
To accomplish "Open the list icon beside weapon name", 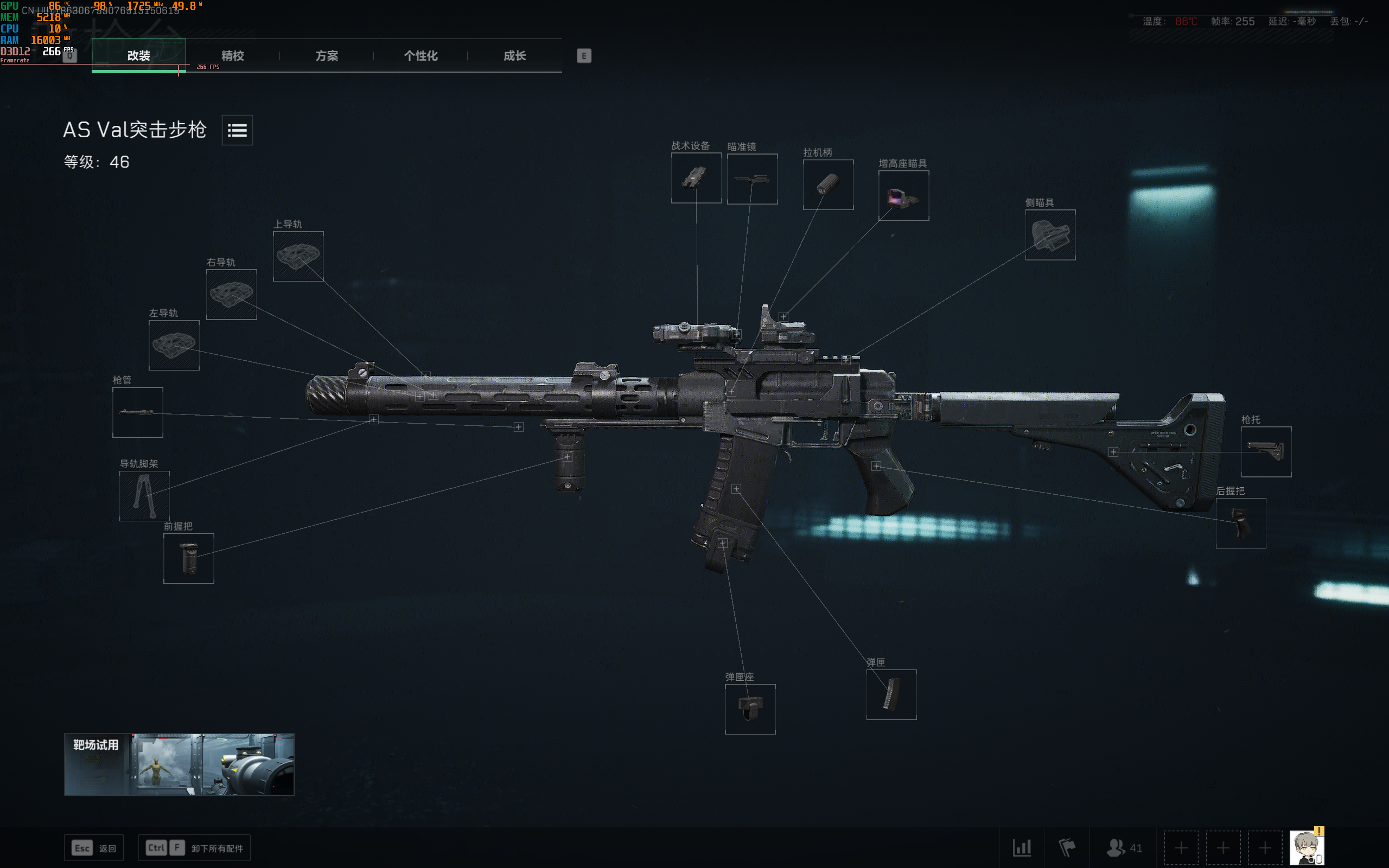I will pyautogui.click(x=237, y=130).
